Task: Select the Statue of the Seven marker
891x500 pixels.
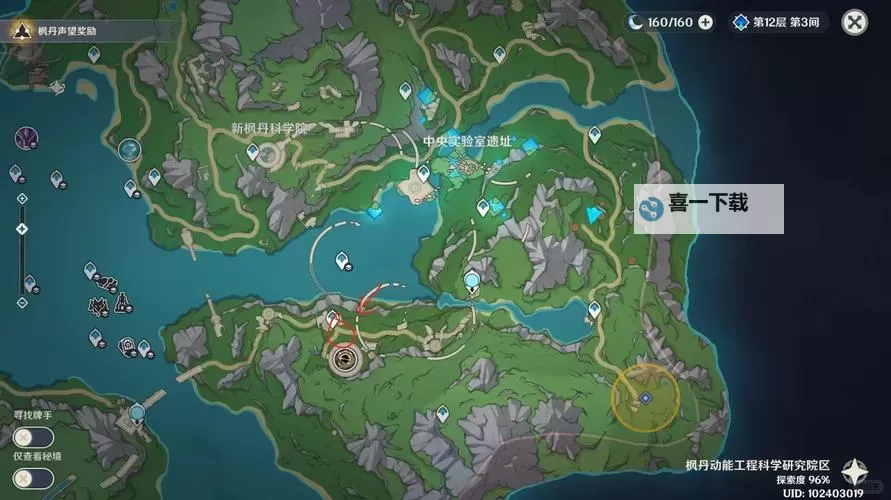Action: 129,150
